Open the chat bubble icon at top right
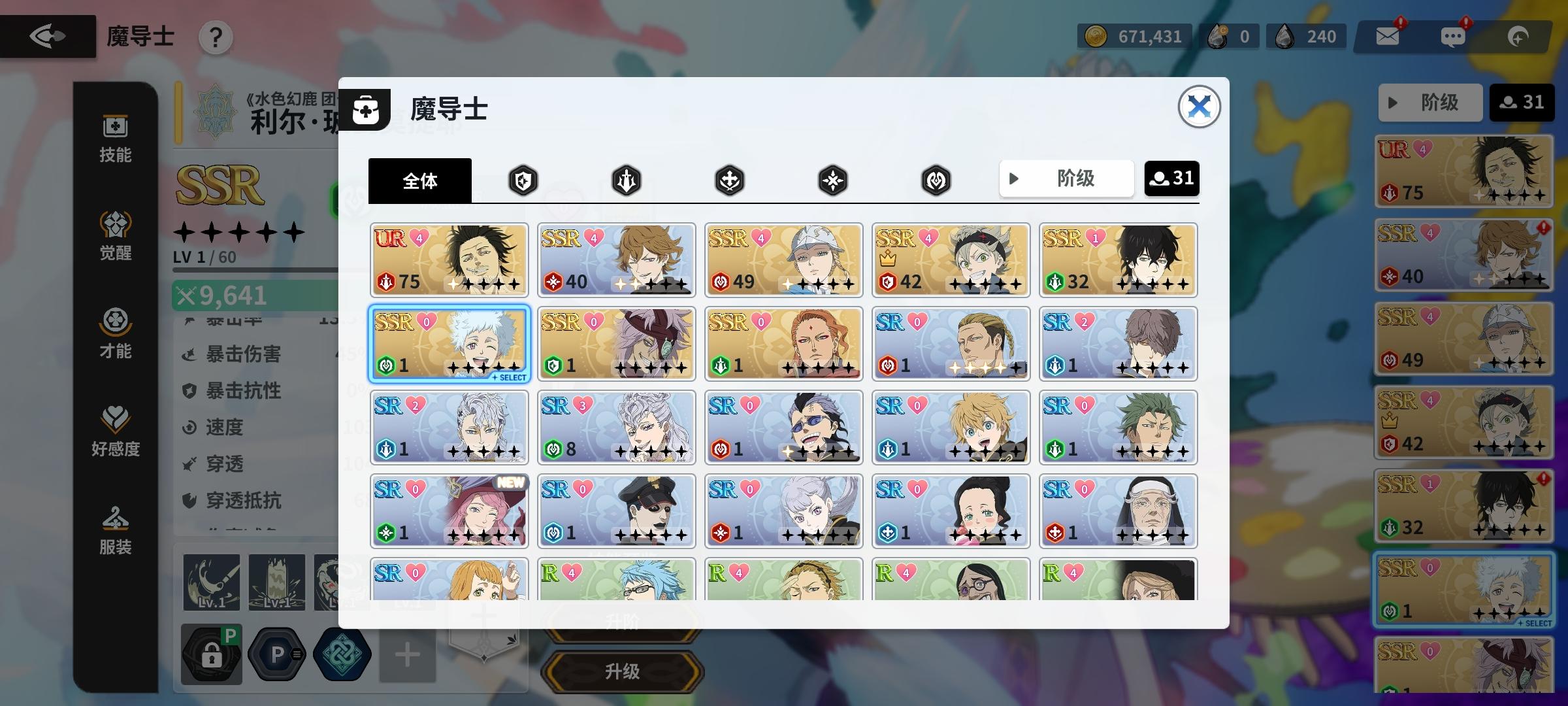 [x=1452, y=36]
